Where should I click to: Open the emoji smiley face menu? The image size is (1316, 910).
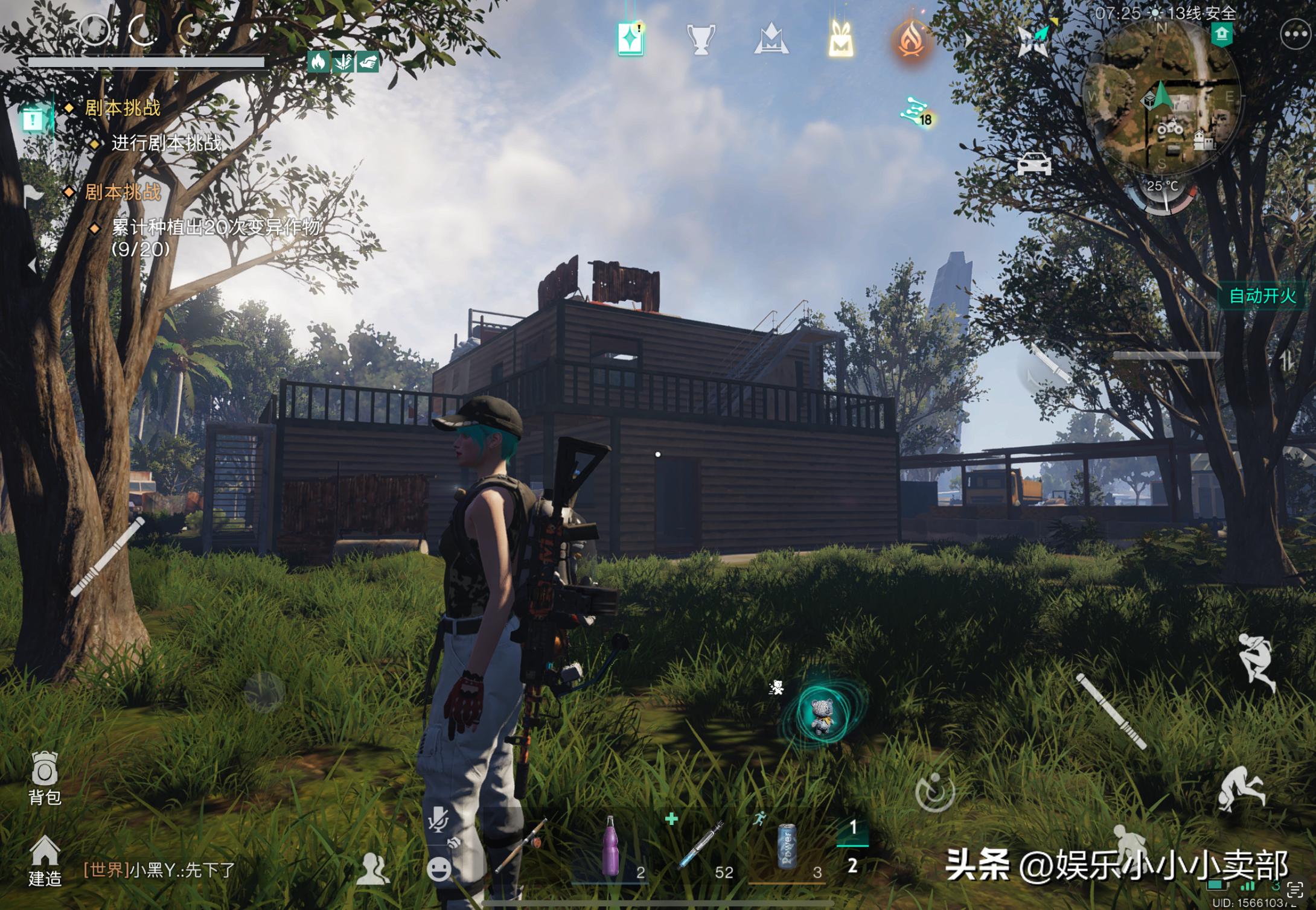click(x=439, y=869)
